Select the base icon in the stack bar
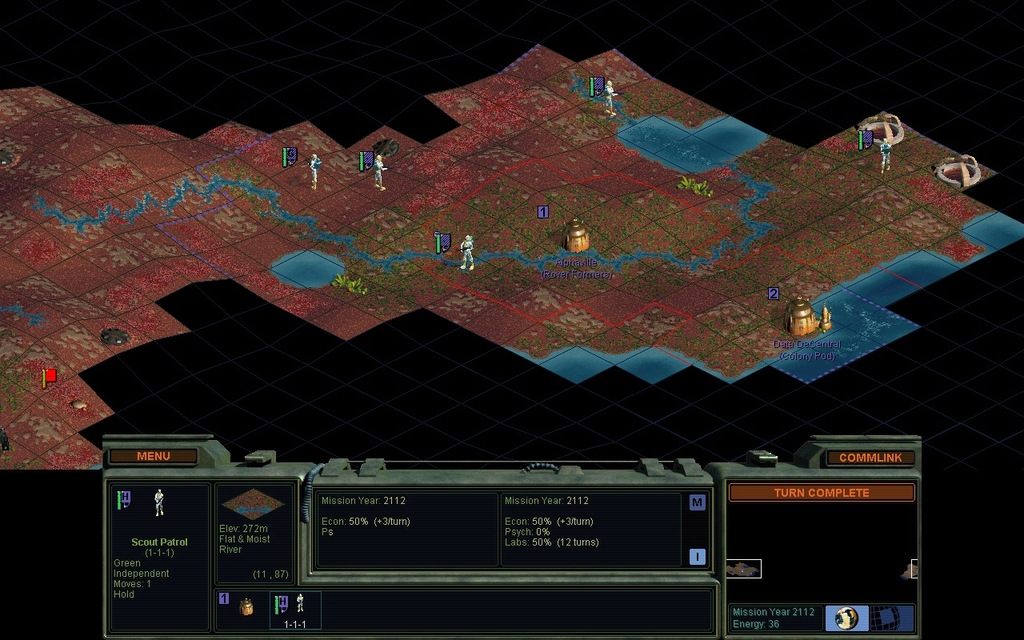The width and height of the screenshot is (1024, 640). pos(246,606)
